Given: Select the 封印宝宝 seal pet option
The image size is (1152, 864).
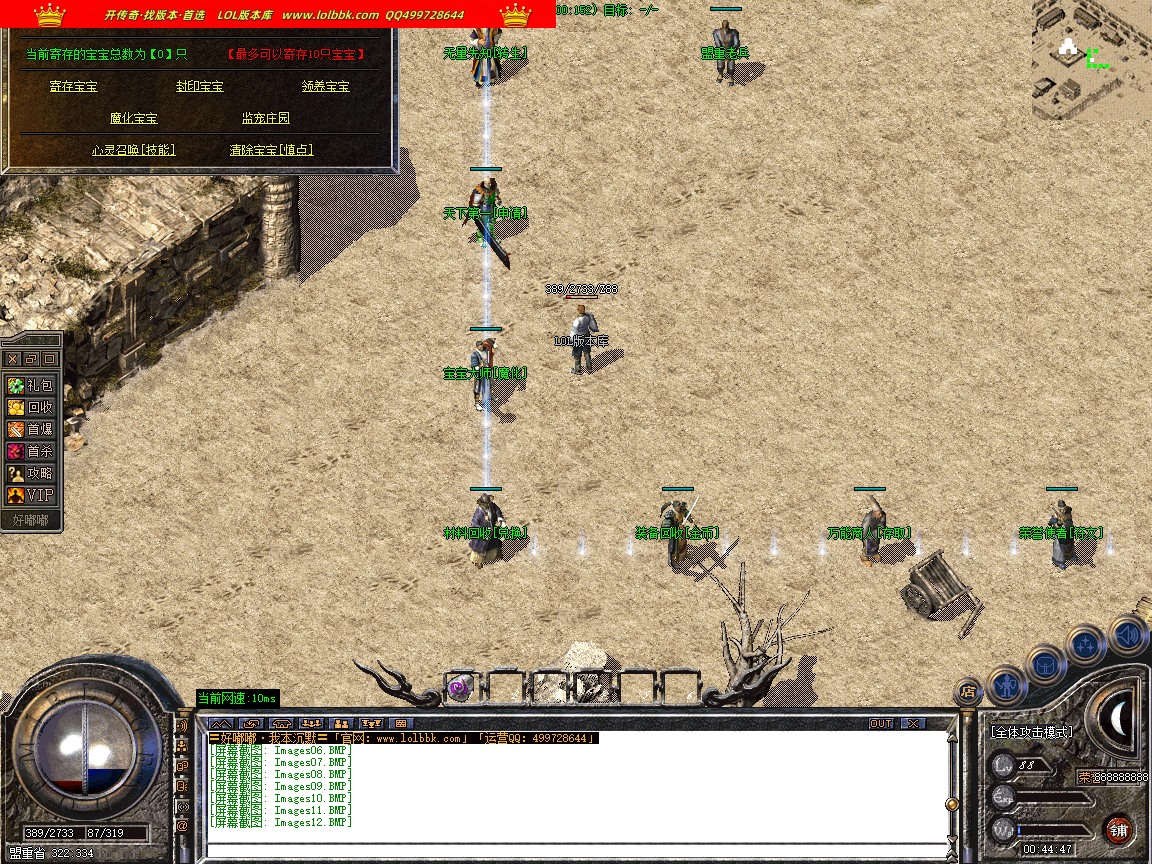Looking at the screenshot, I should 200,87.
